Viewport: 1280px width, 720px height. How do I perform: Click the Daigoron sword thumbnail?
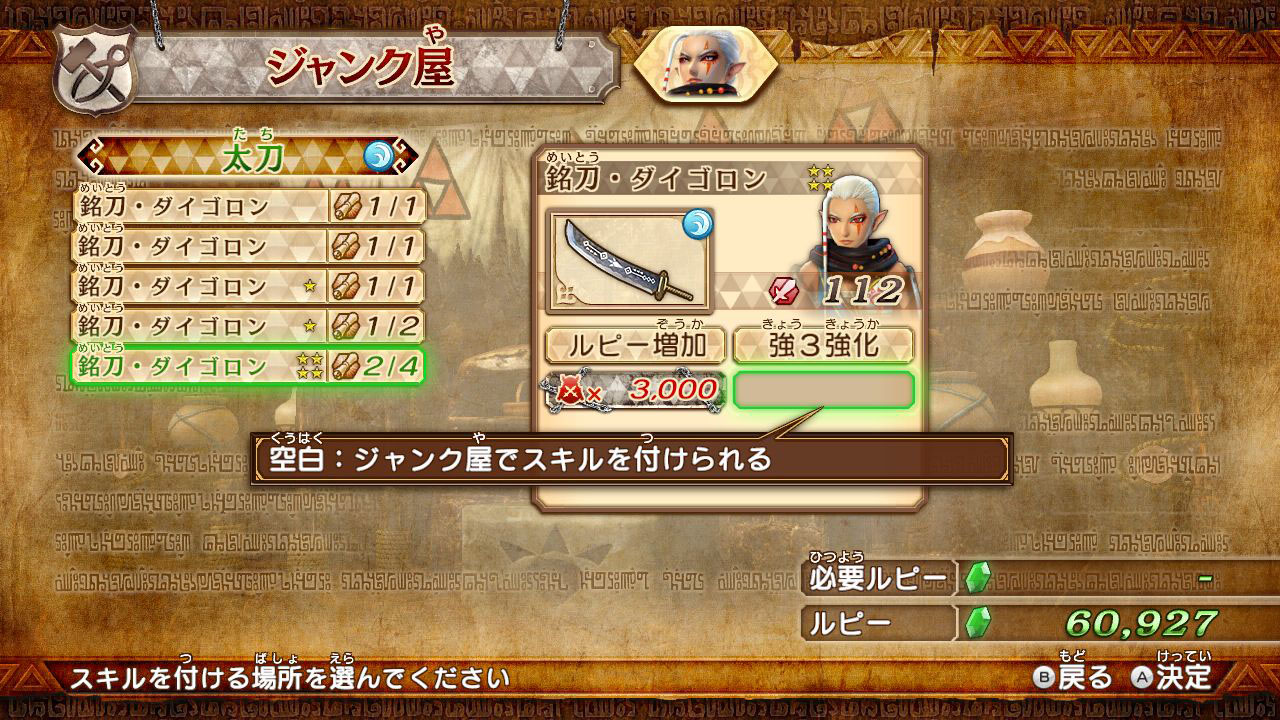click(x=628, y=260)
